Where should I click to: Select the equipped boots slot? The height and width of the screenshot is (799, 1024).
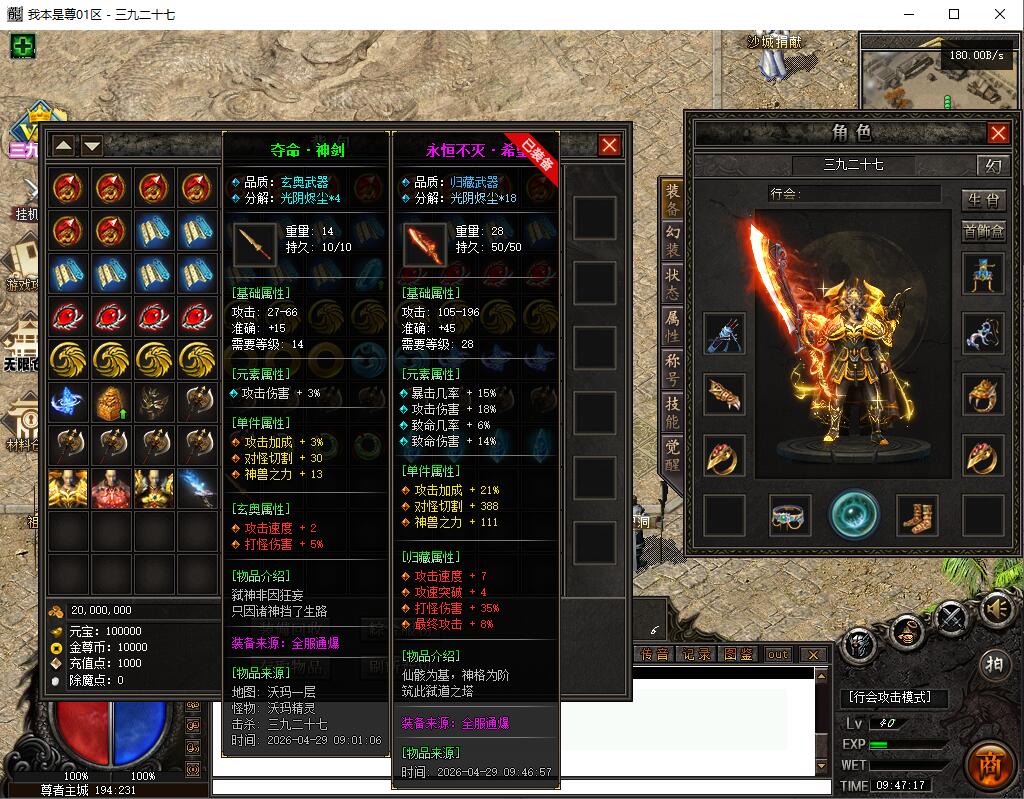point(917,515)
